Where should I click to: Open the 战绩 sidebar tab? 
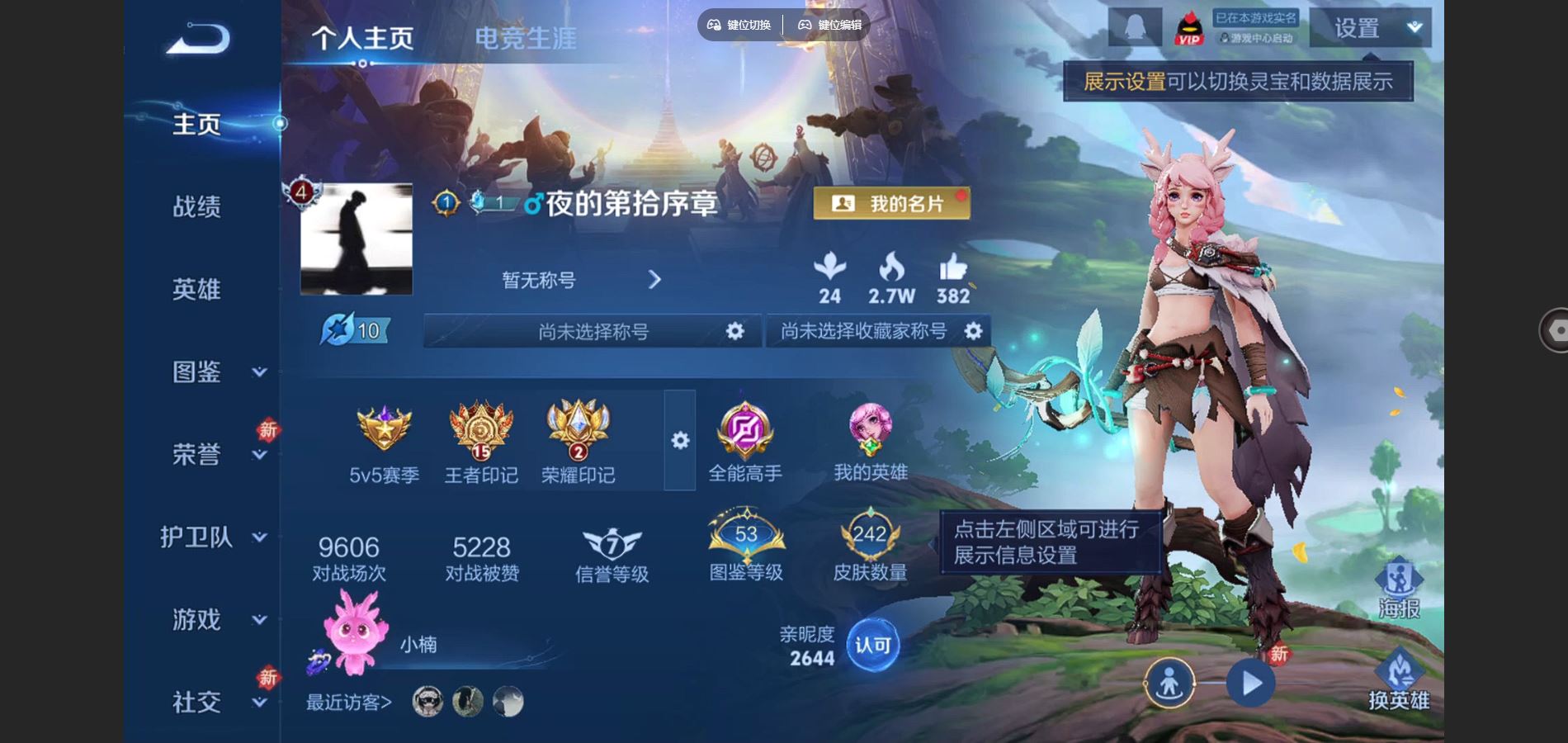coord(198,208)
